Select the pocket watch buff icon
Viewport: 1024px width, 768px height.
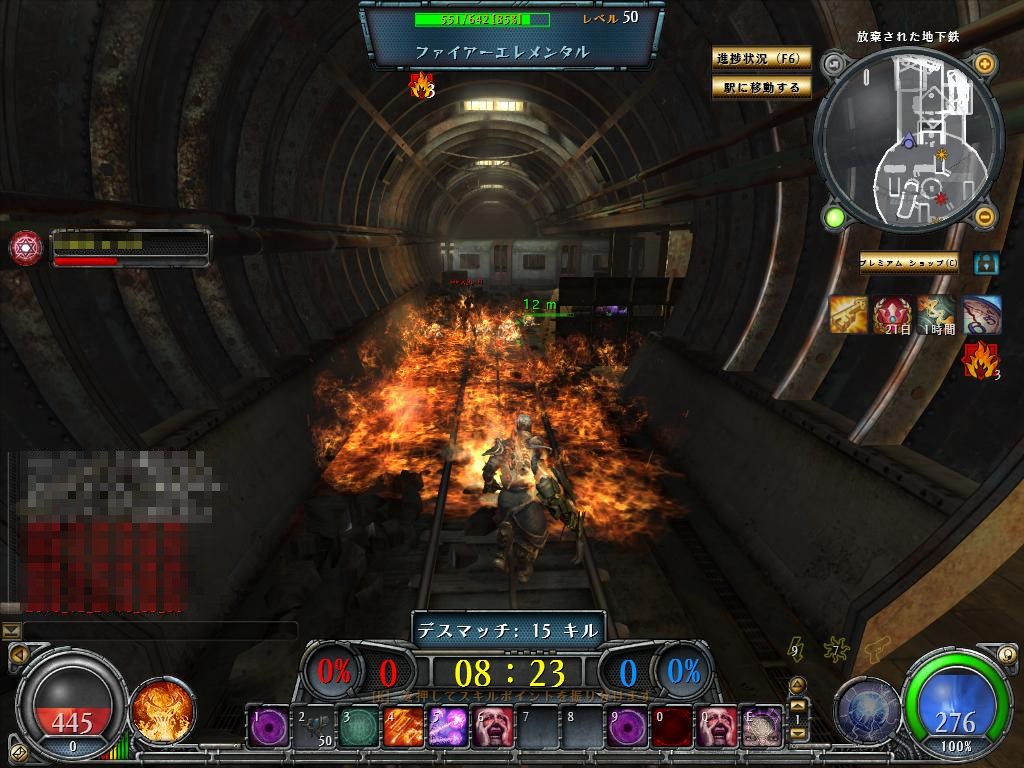(x=981, y=314)
